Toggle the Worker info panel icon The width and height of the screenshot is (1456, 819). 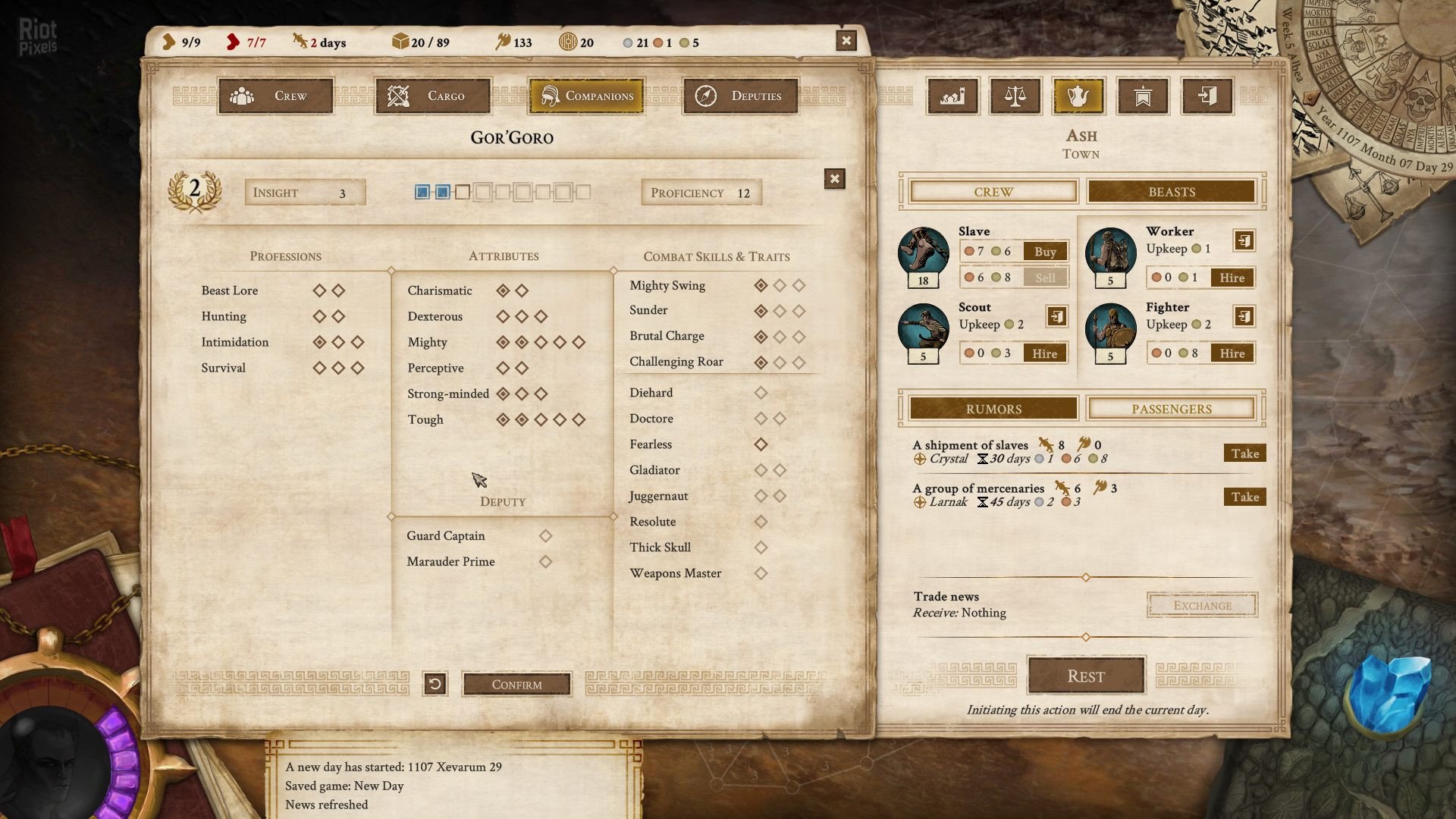(x=1244, y=240)
